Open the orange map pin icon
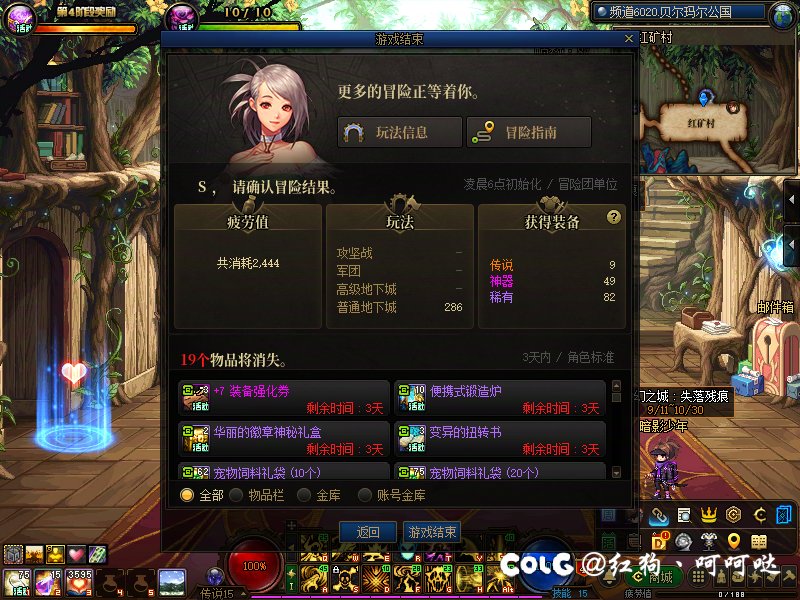800x600 pixels. point(734,541)
